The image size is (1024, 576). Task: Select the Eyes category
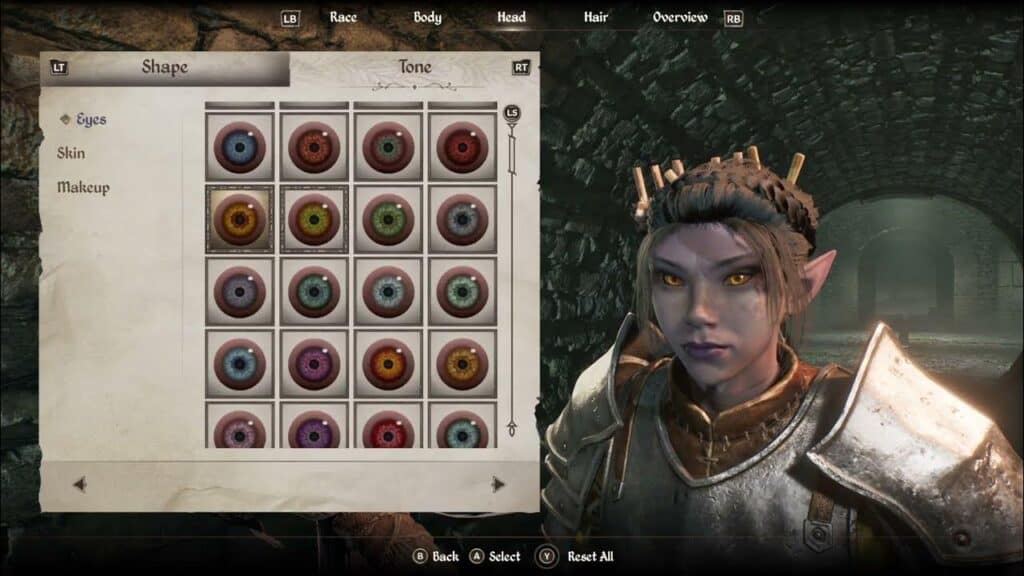click(x=90, y=120)
